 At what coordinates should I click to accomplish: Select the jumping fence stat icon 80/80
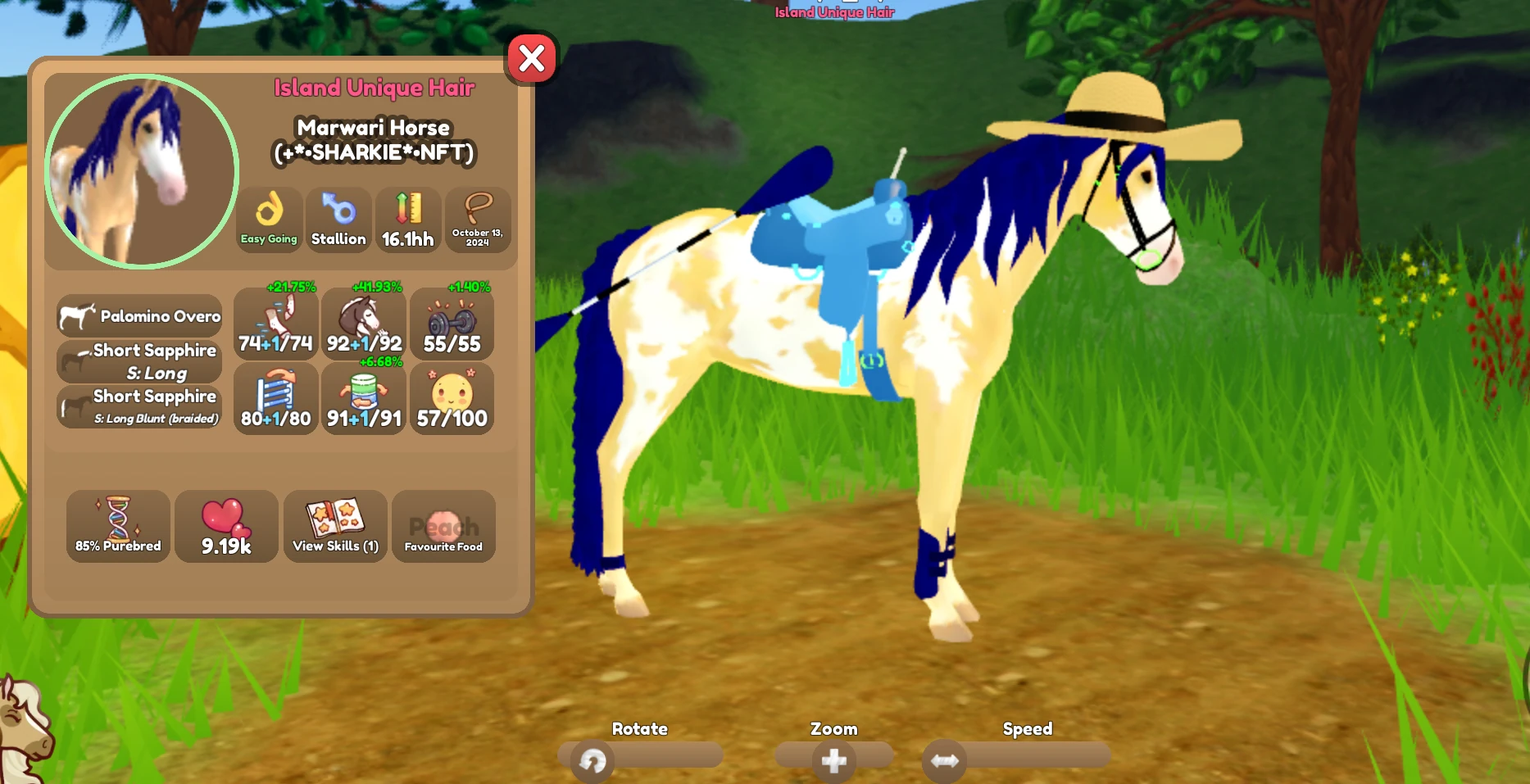(x=275, y=399)
